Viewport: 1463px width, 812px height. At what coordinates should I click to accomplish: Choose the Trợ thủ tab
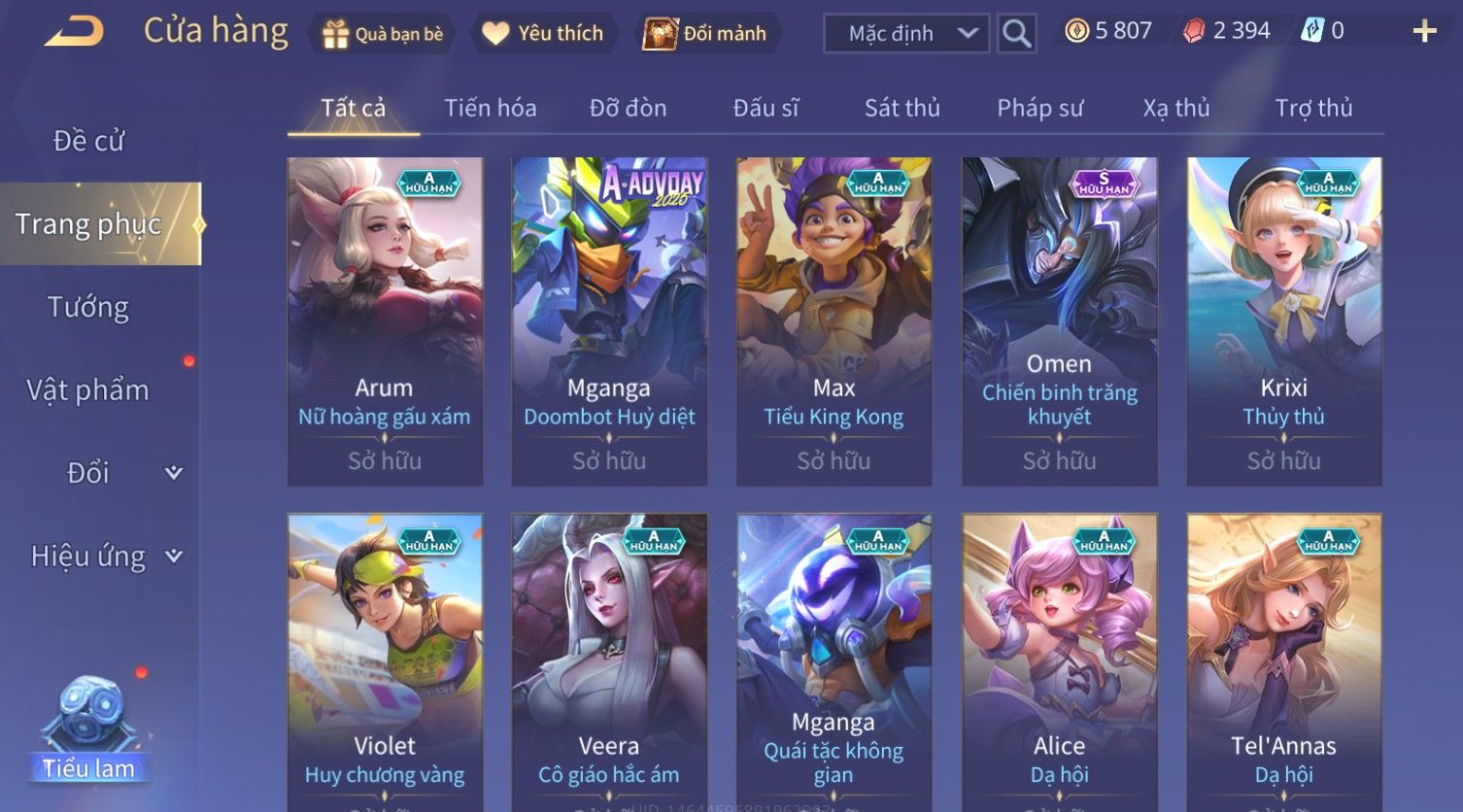click(1313, 108)
